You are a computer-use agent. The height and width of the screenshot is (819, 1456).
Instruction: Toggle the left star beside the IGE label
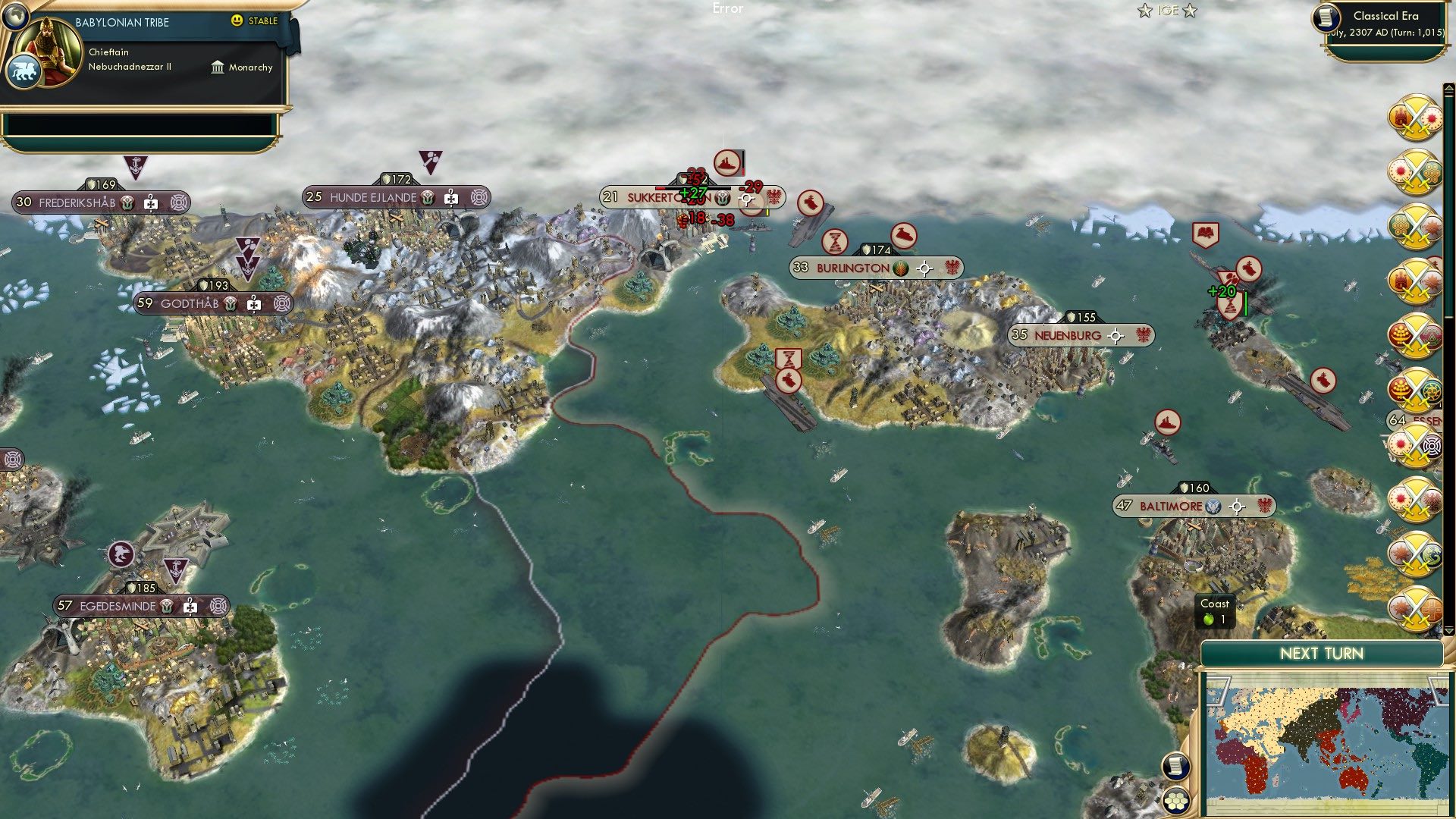tap(1144, 11)
